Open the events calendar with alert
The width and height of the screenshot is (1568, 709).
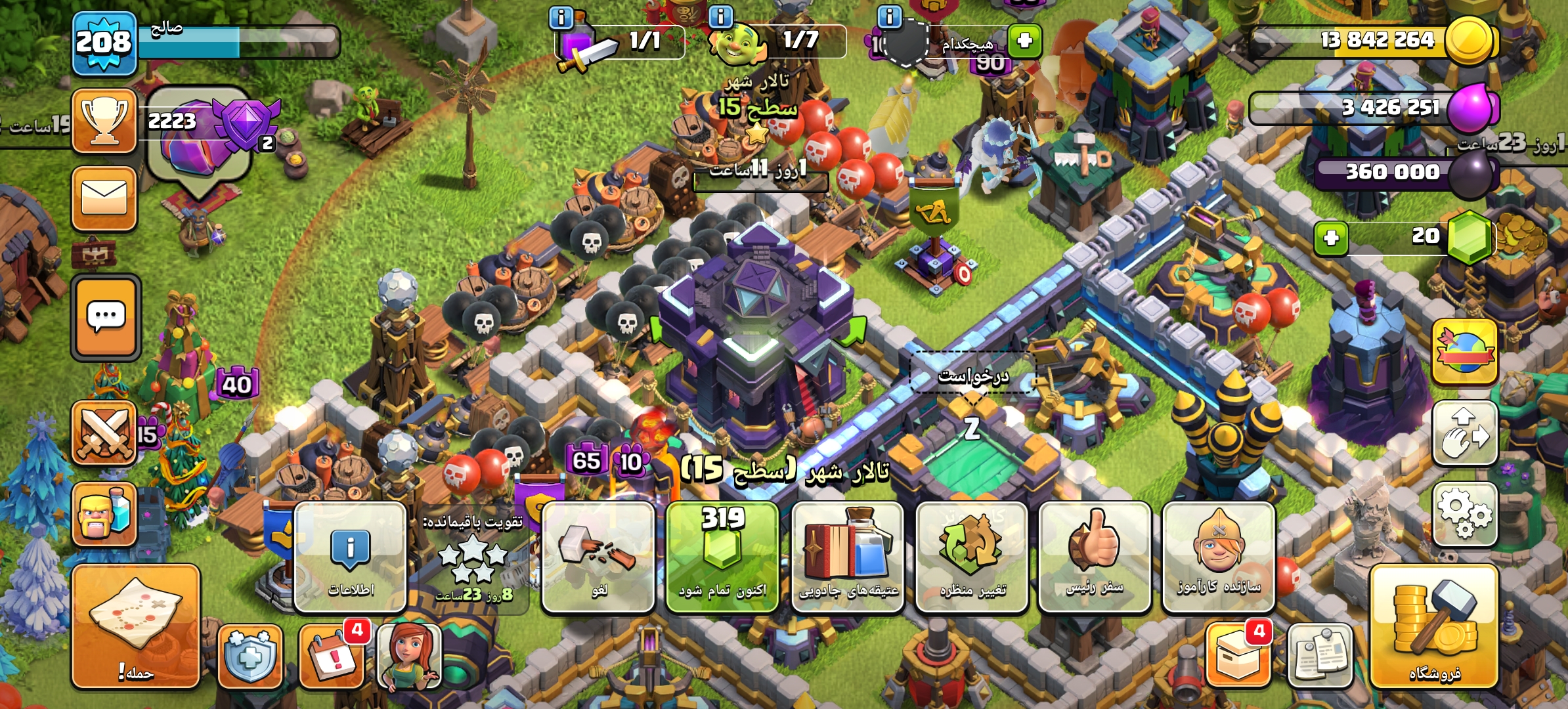coord(332,655)
